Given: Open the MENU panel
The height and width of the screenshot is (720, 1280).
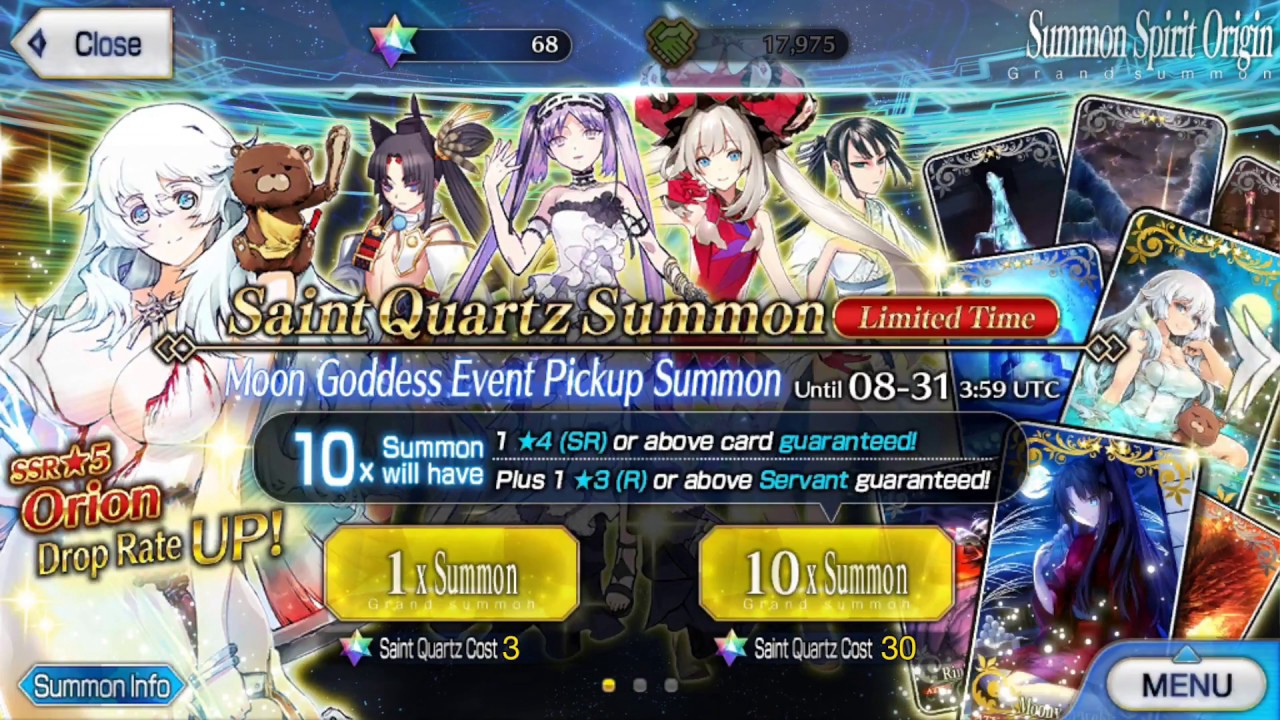Looking at the screenshot, I should coord(1186,685).
